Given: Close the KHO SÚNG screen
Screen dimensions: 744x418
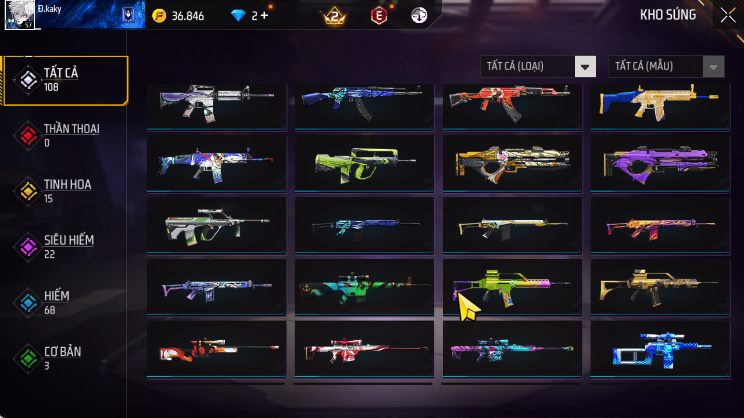Looking at the screenshot, I should point(727,15).
